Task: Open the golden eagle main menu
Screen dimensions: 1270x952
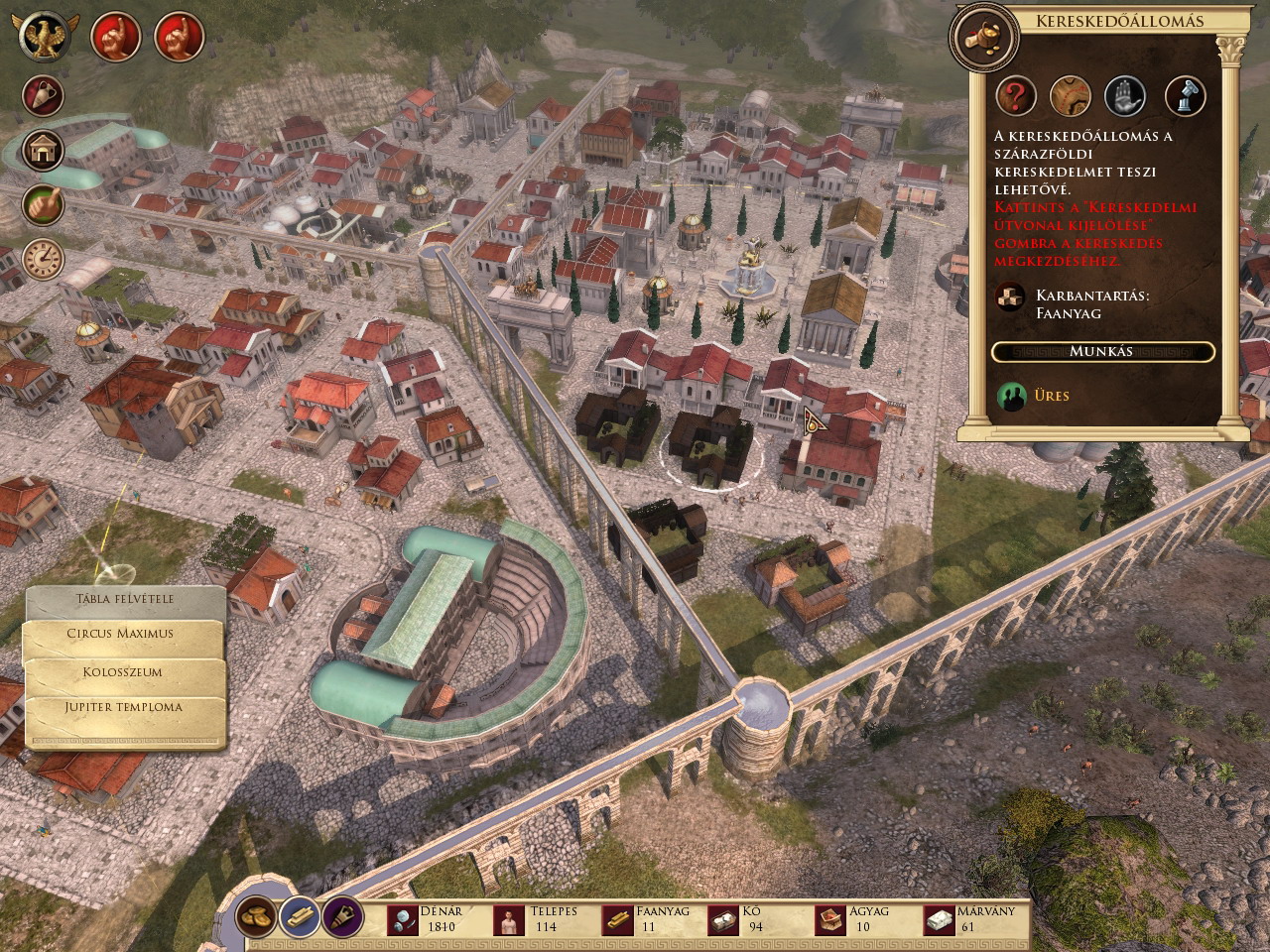Action: [43, 37]
